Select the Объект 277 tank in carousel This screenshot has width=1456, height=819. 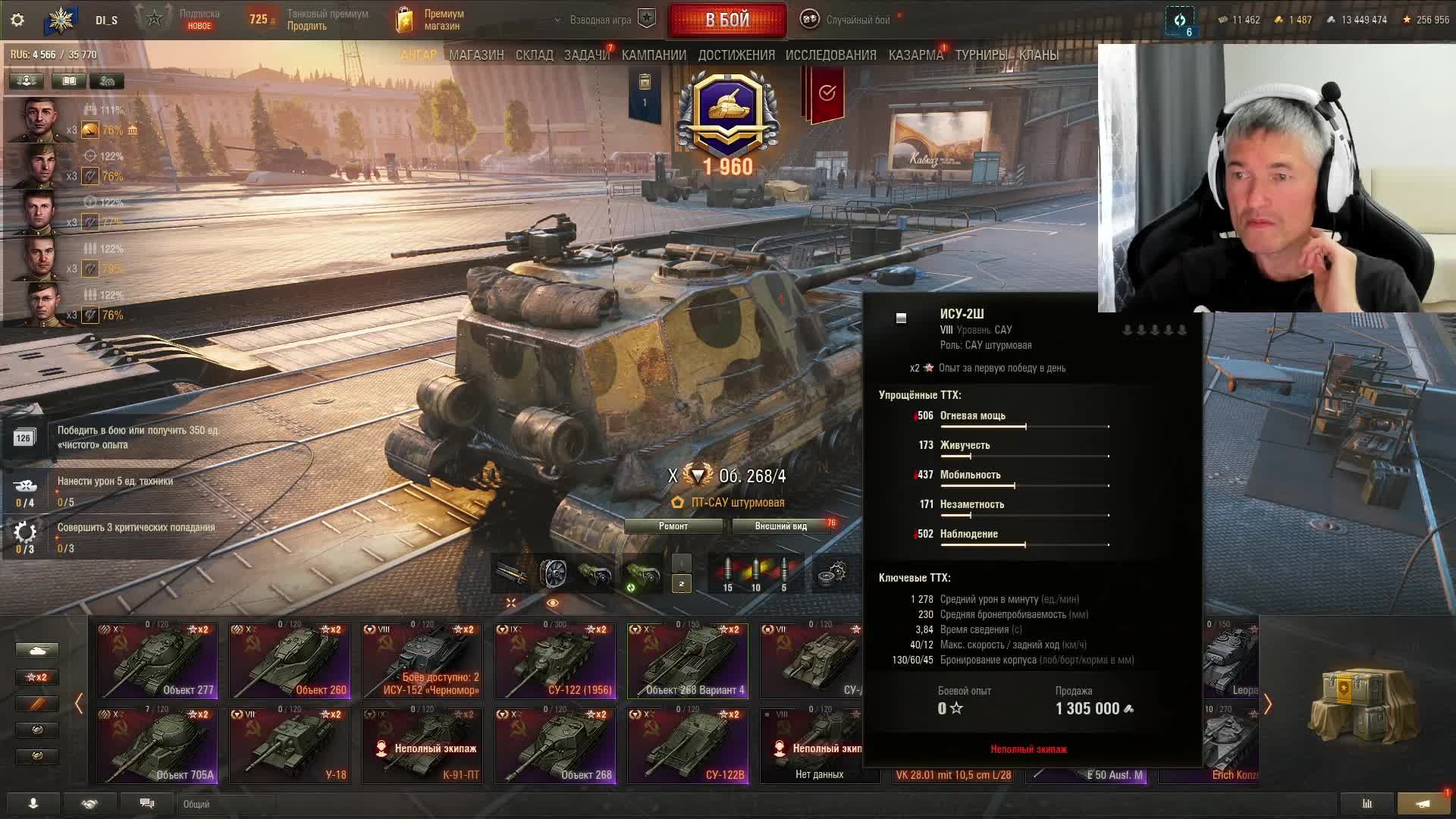[157, 661]
